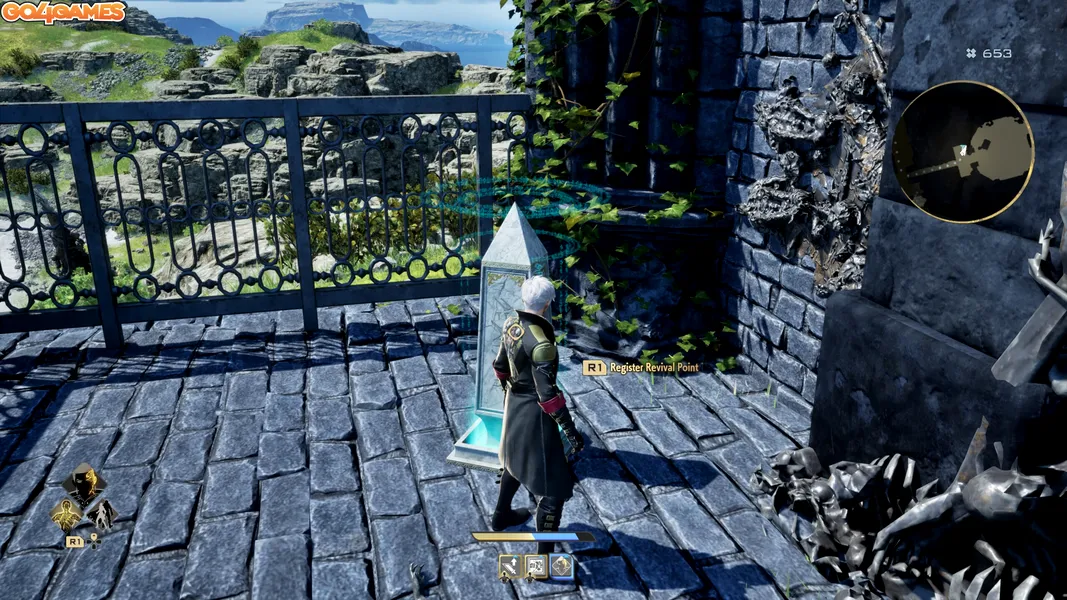
Task: Select the hooded figure skill diamond
Action: (83, 484)
